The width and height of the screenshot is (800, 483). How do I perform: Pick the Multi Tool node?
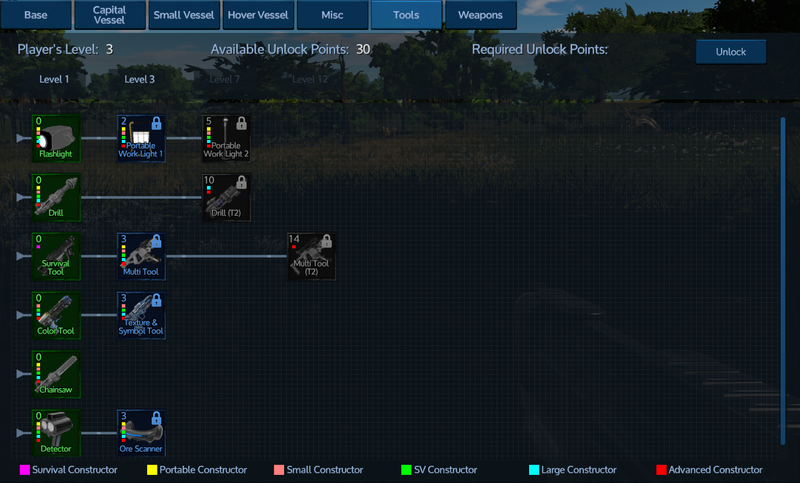click(x=140, y=256)
